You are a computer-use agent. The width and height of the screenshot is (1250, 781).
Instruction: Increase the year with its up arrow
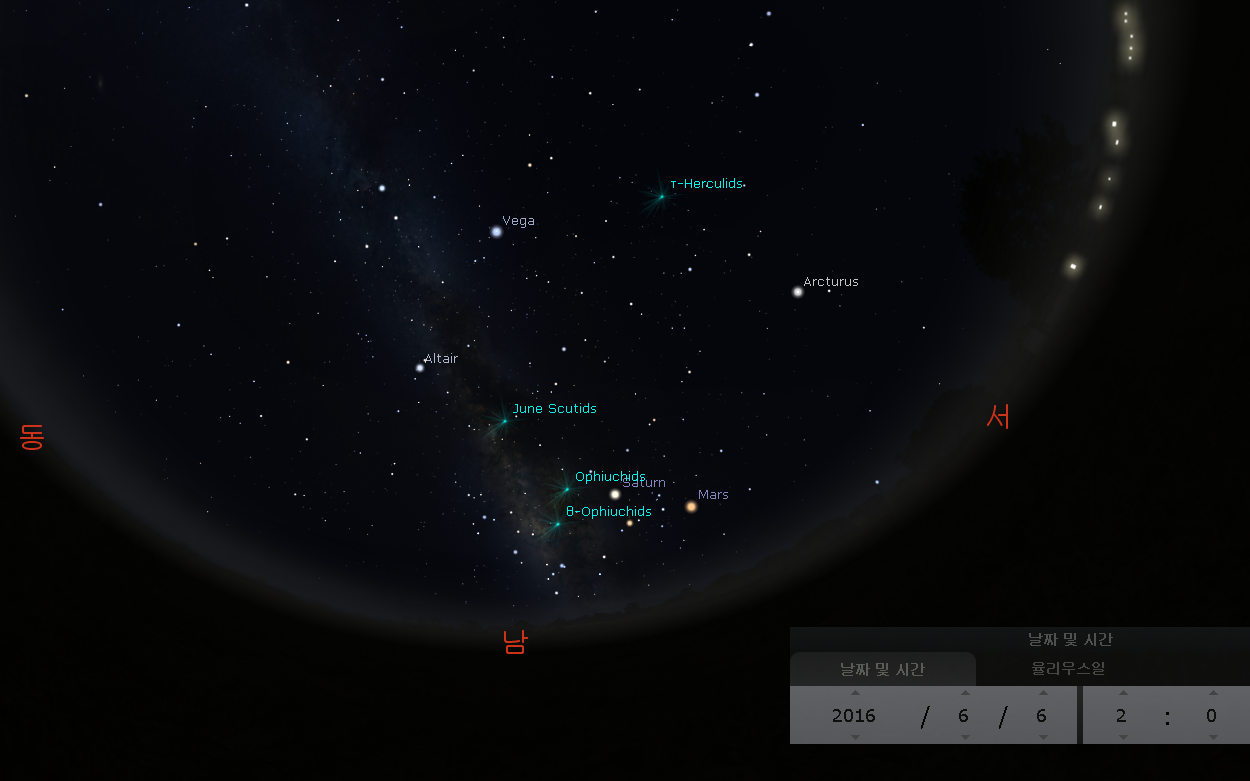coord(854,692)
